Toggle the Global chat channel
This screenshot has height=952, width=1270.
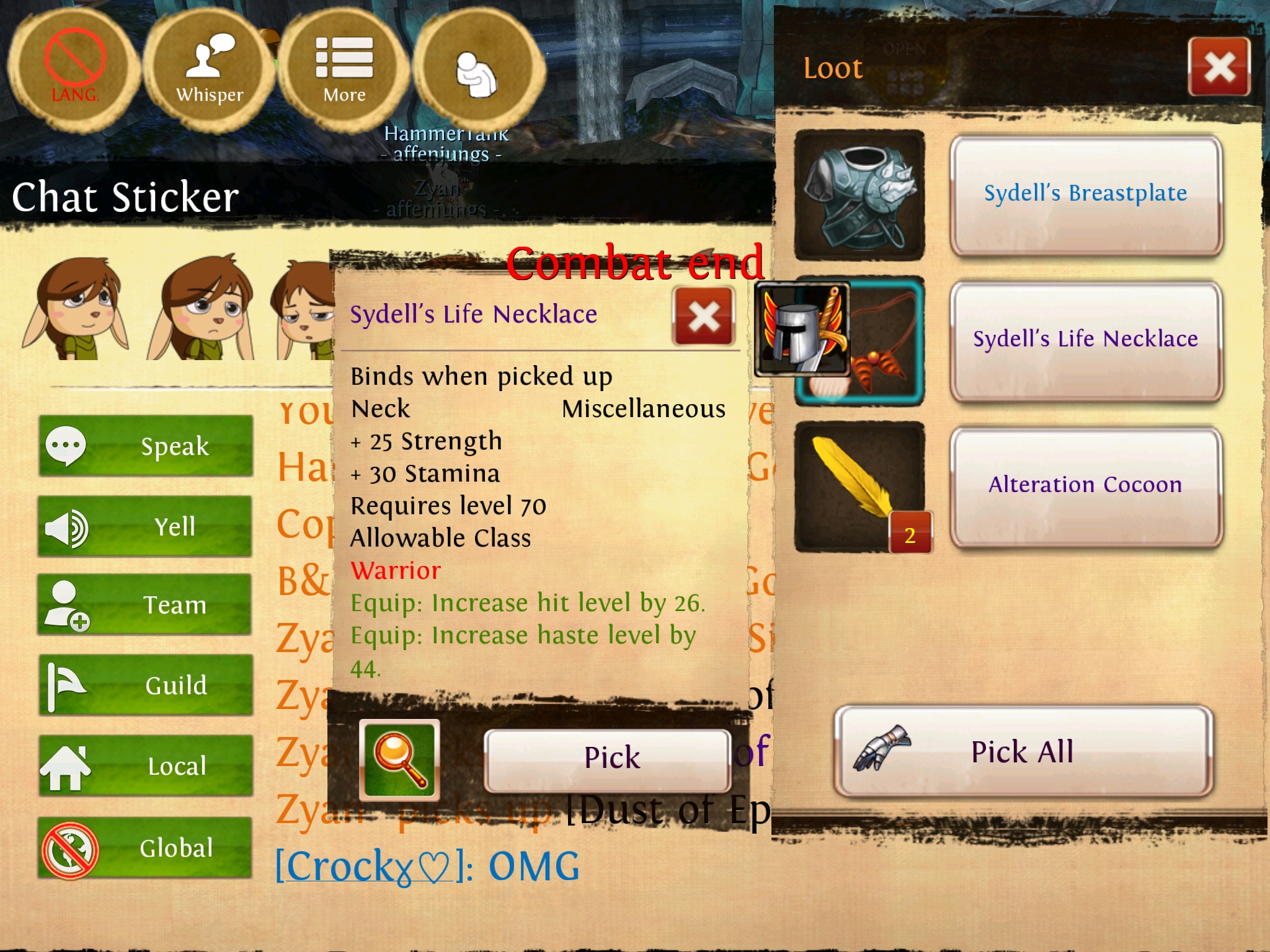146,848
